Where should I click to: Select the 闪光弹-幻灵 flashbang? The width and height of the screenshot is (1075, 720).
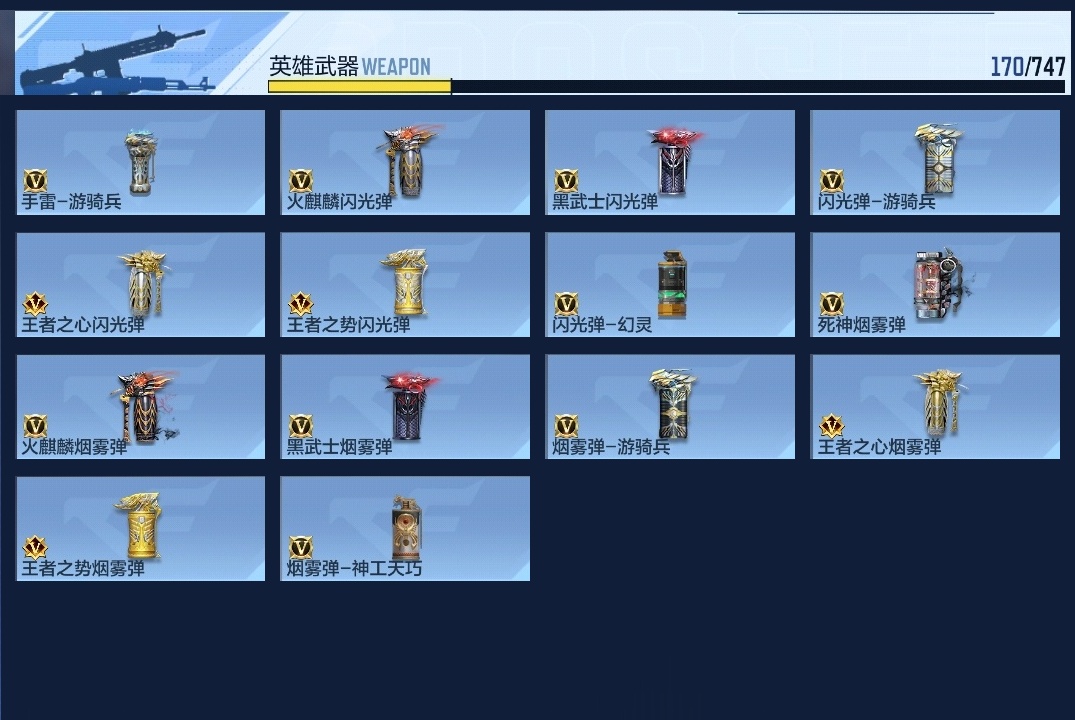[670, 285]
